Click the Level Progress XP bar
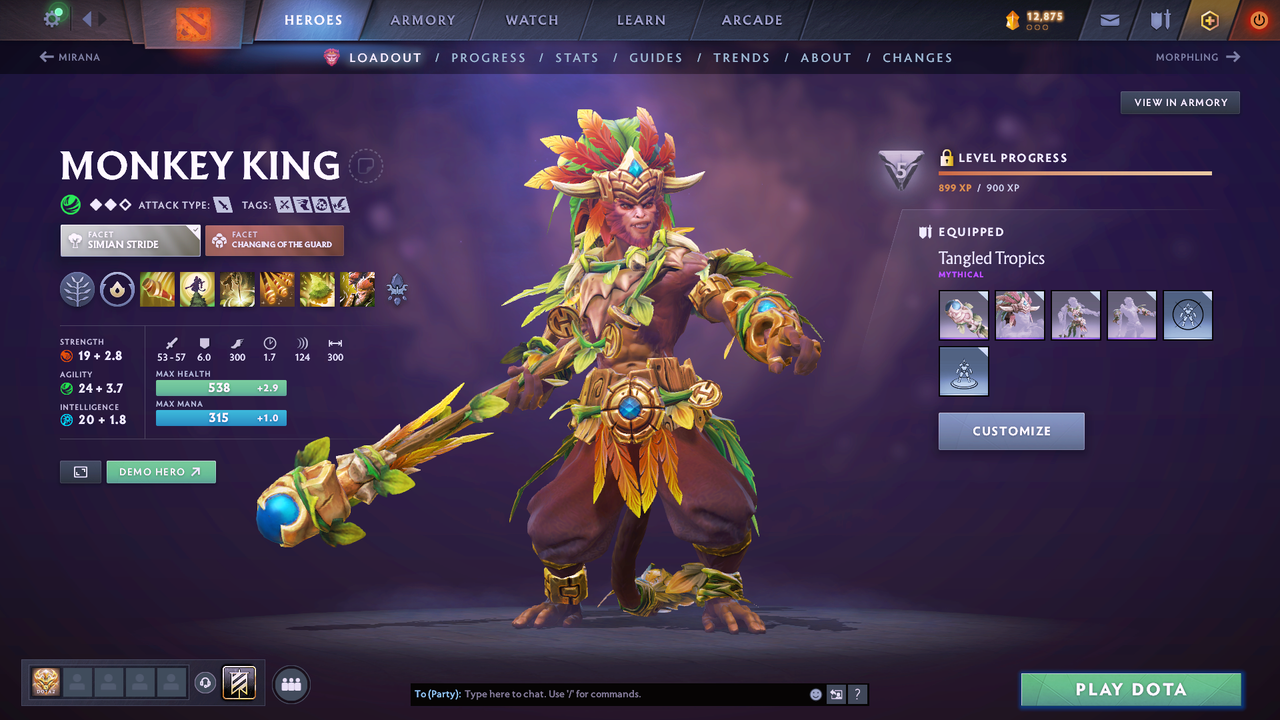The height and width of the screenshot is (720, 1280). (1075, 173)
